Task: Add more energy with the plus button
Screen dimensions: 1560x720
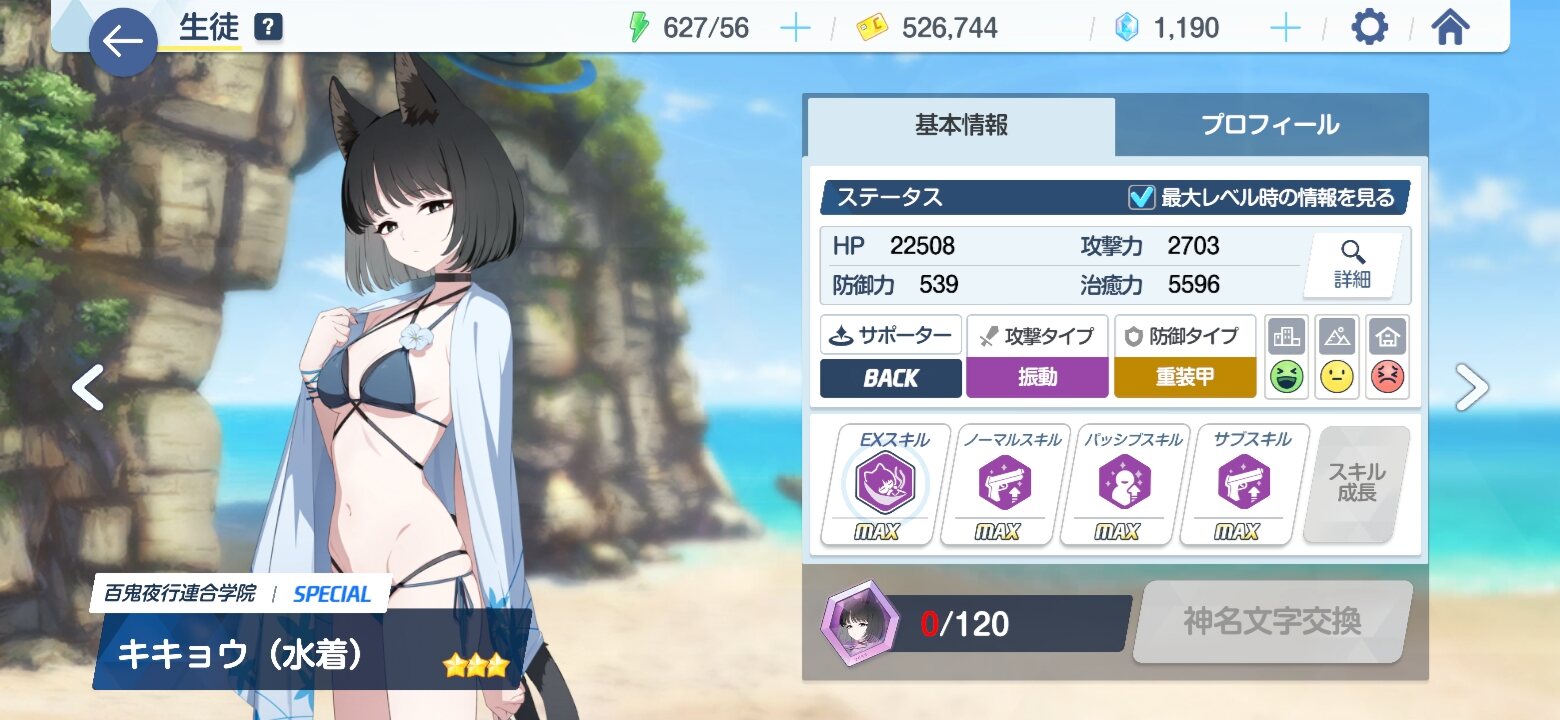Action: point(795,28)
